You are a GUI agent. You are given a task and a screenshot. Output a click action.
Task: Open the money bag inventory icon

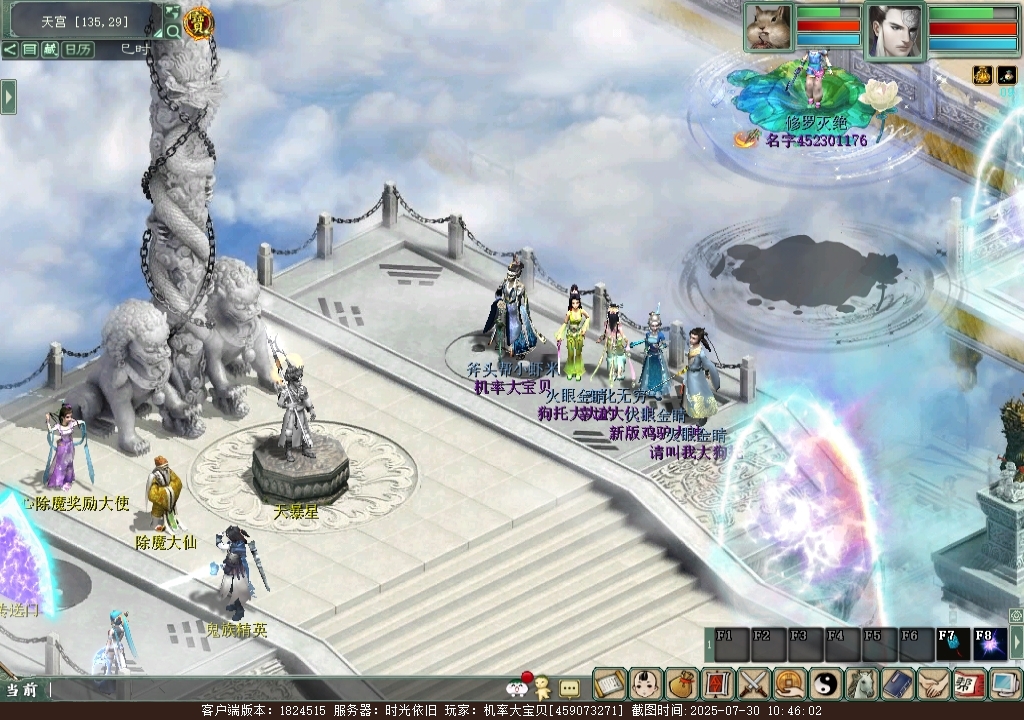pos(682,684)
